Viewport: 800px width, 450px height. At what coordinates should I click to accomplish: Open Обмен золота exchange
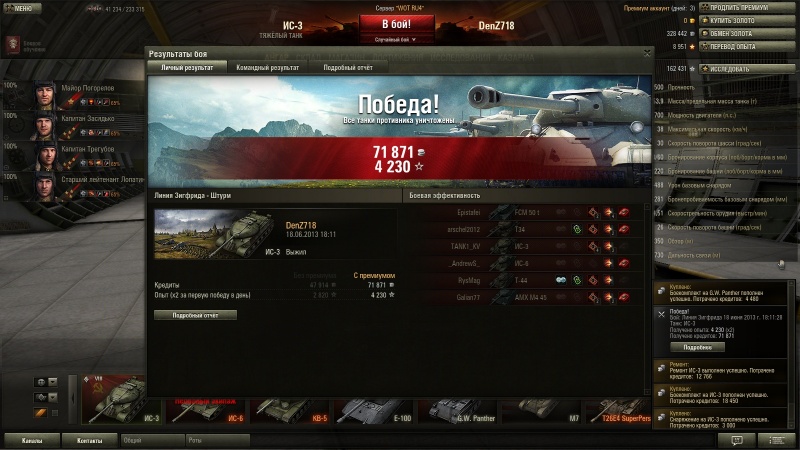pos(740,33)
